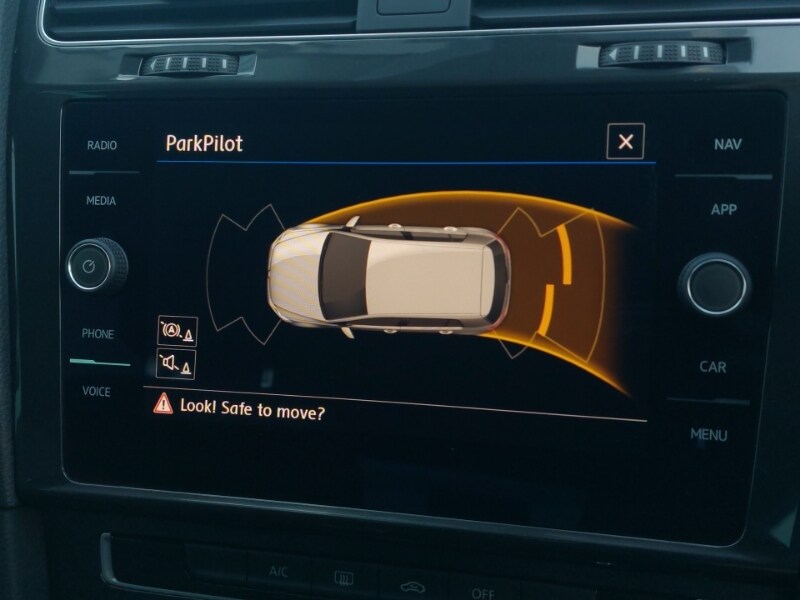Open the RADIO function
The width and height of the screenshot is (800, 600).
click(x=101, y=146)
